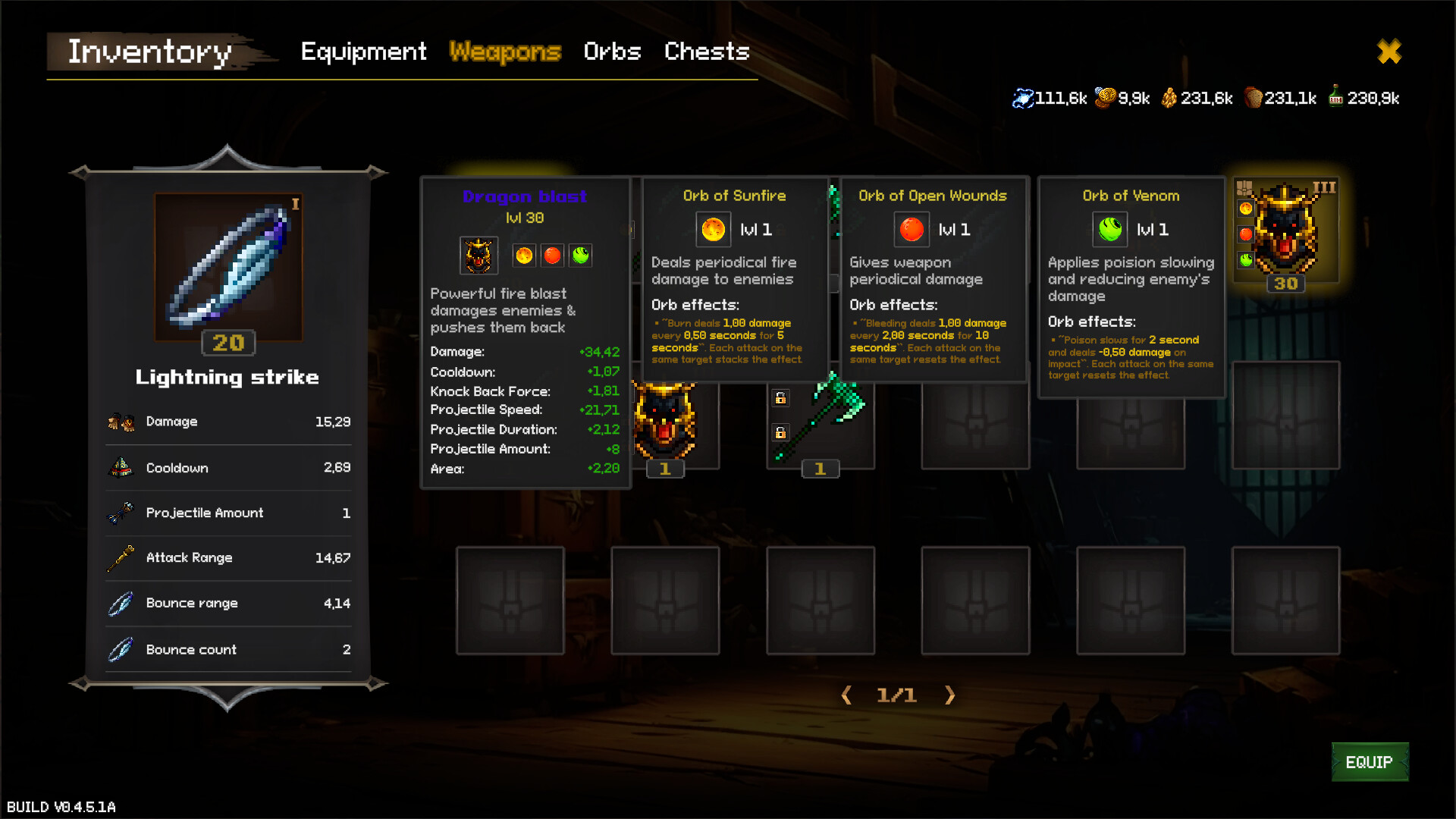Select the Orb of Venom icon
Screen dimensions: 1456x819
(1109, 229)
